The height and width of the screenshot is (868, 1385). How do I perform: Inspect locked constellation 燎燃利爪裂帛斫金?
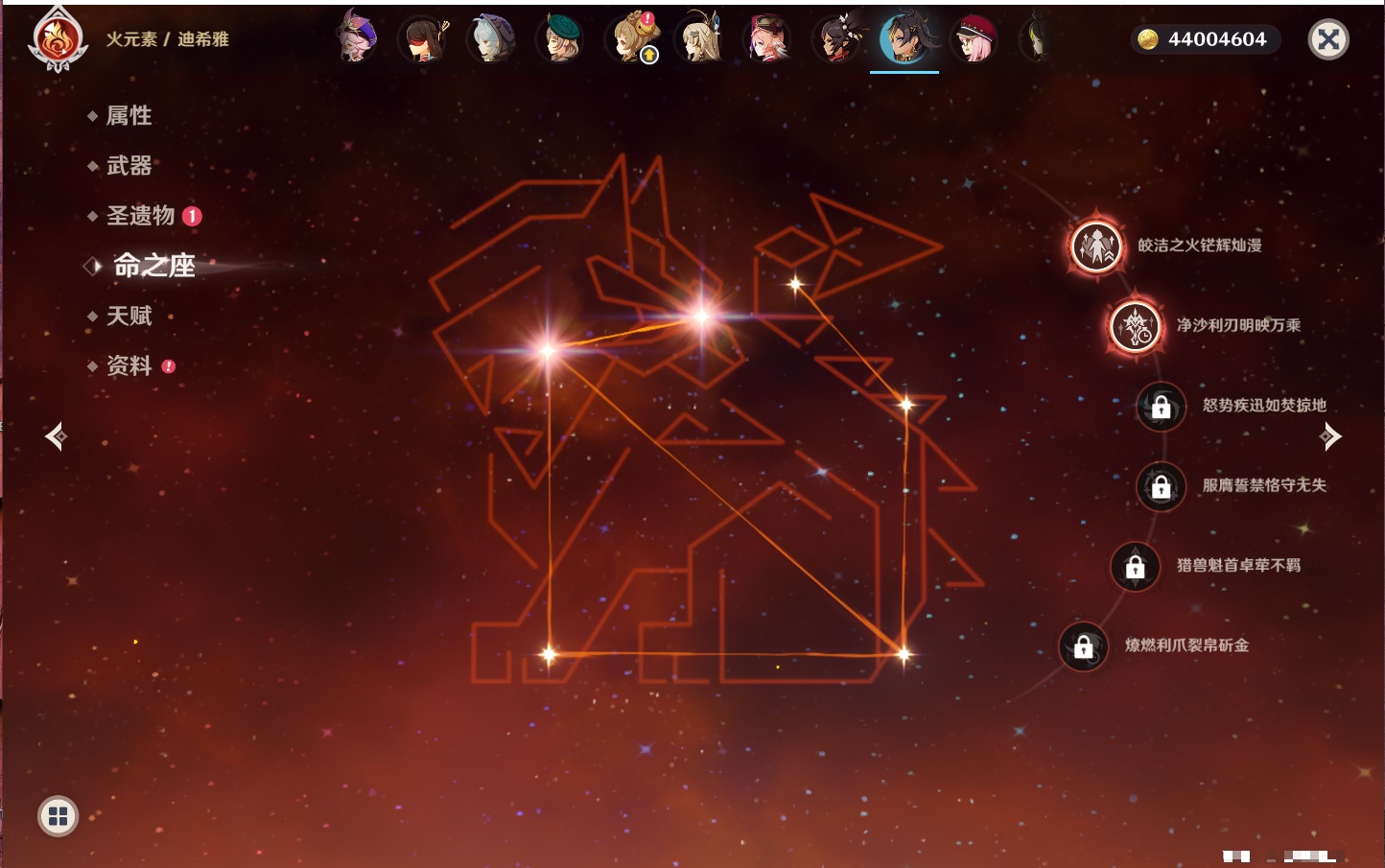1083,646
